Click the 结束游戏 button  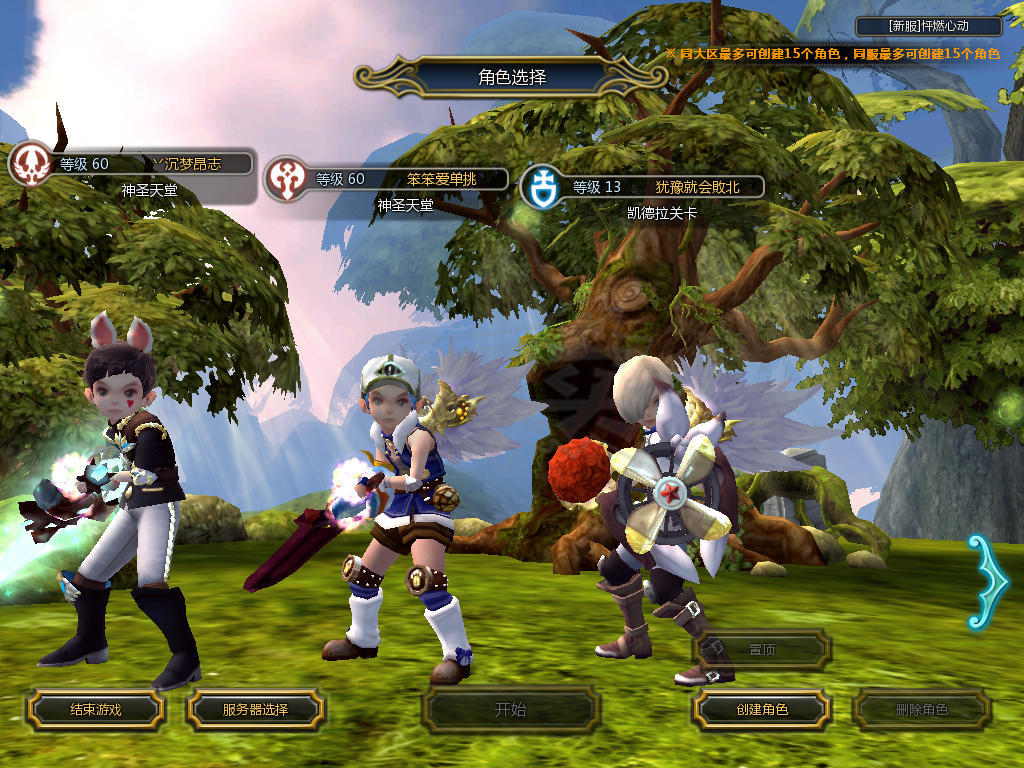point(95,709)
